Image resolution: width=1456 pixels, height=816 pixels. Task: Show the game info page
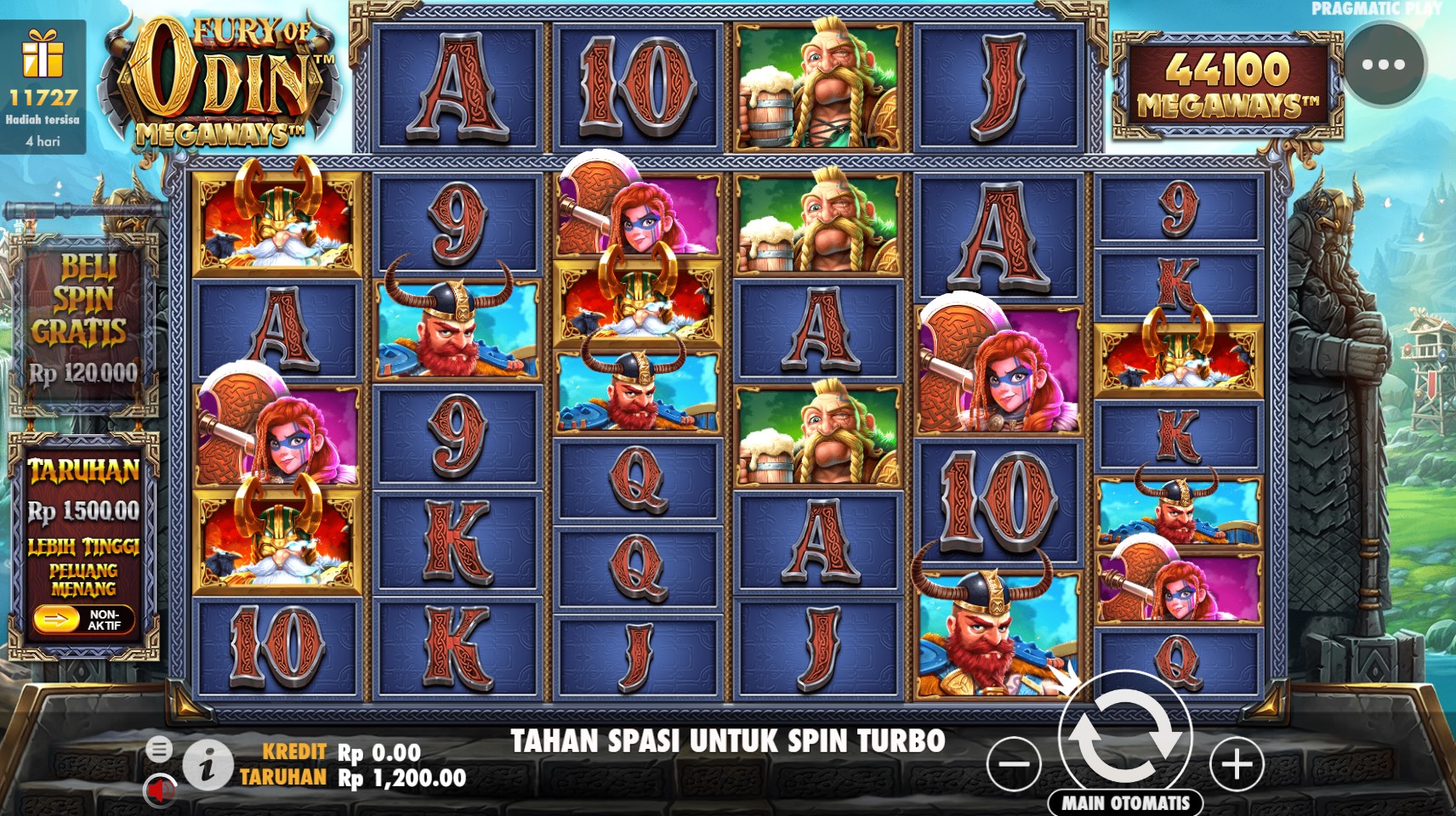pyautogui.click(x=207, y=765)
